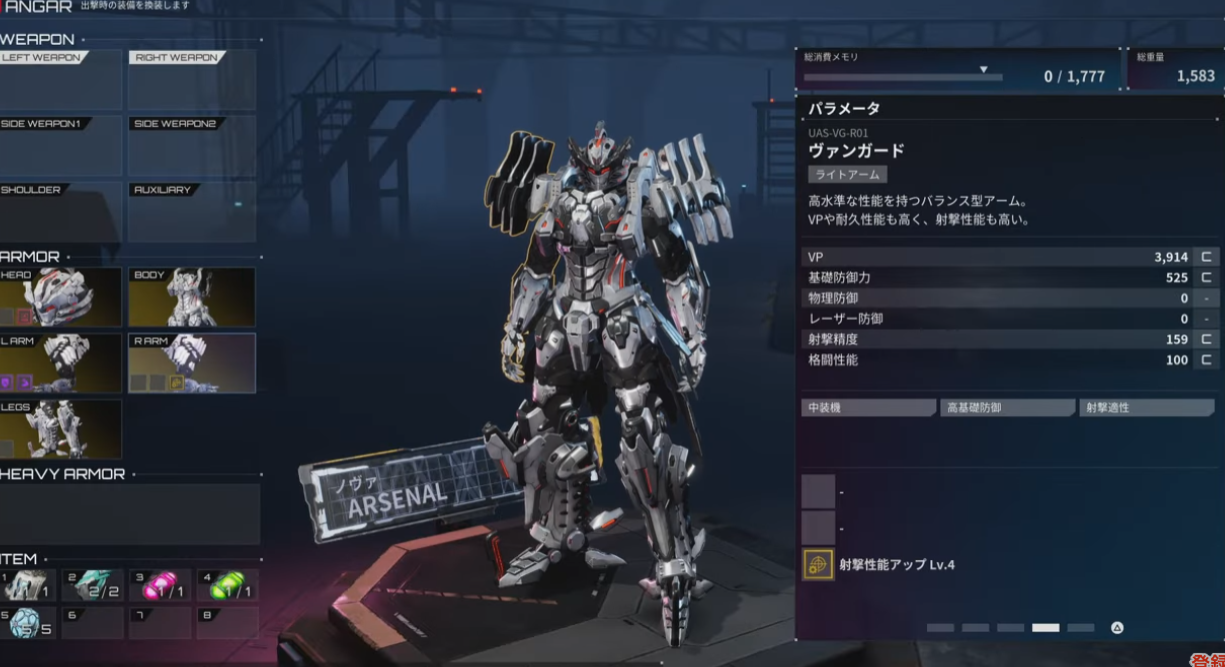Open the L ARM armor slot
This screenshot has height=667, width=1225.
pos(60,363)
